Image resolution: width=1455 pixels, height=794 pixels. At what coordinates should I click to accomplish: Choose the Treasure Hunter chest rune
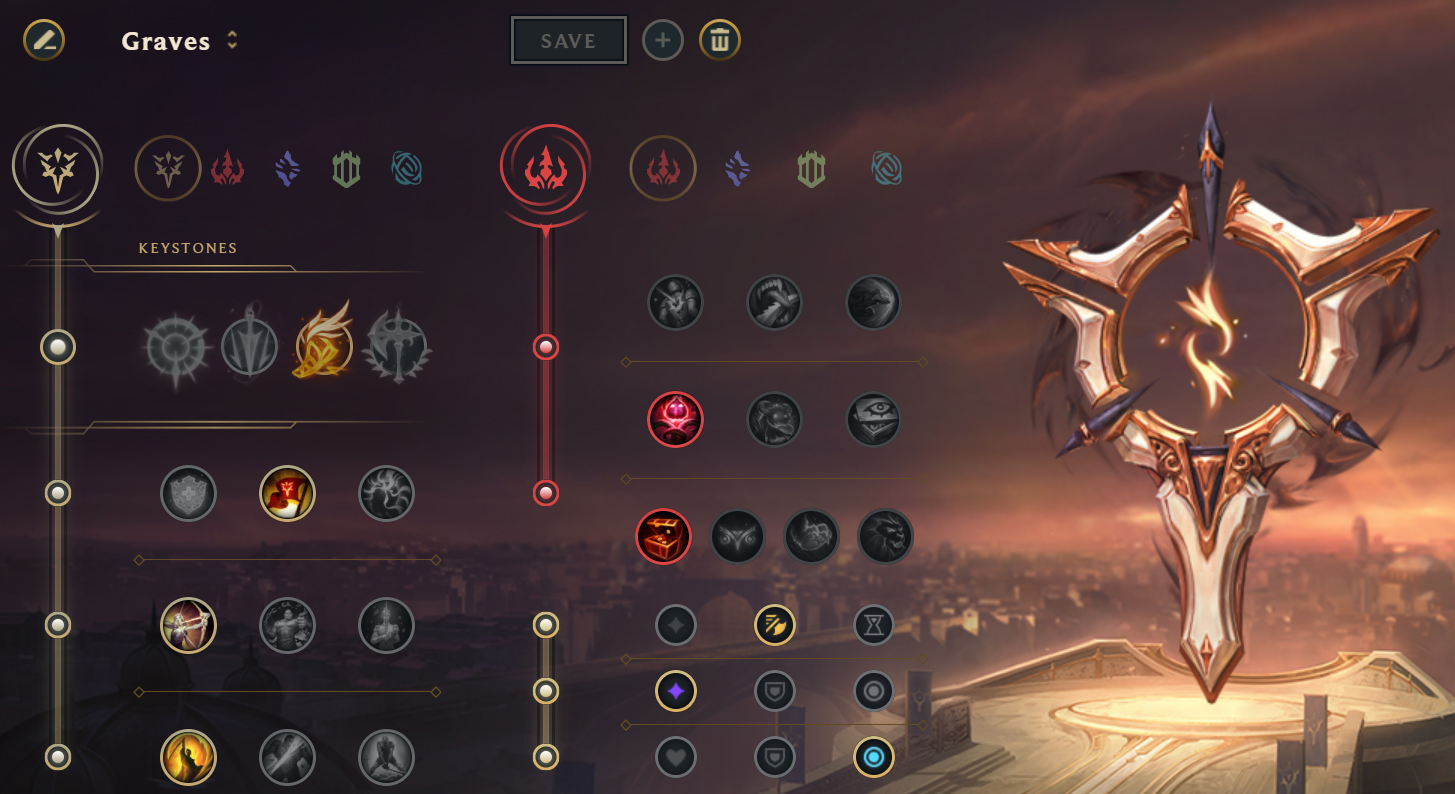tap(663, 537)
